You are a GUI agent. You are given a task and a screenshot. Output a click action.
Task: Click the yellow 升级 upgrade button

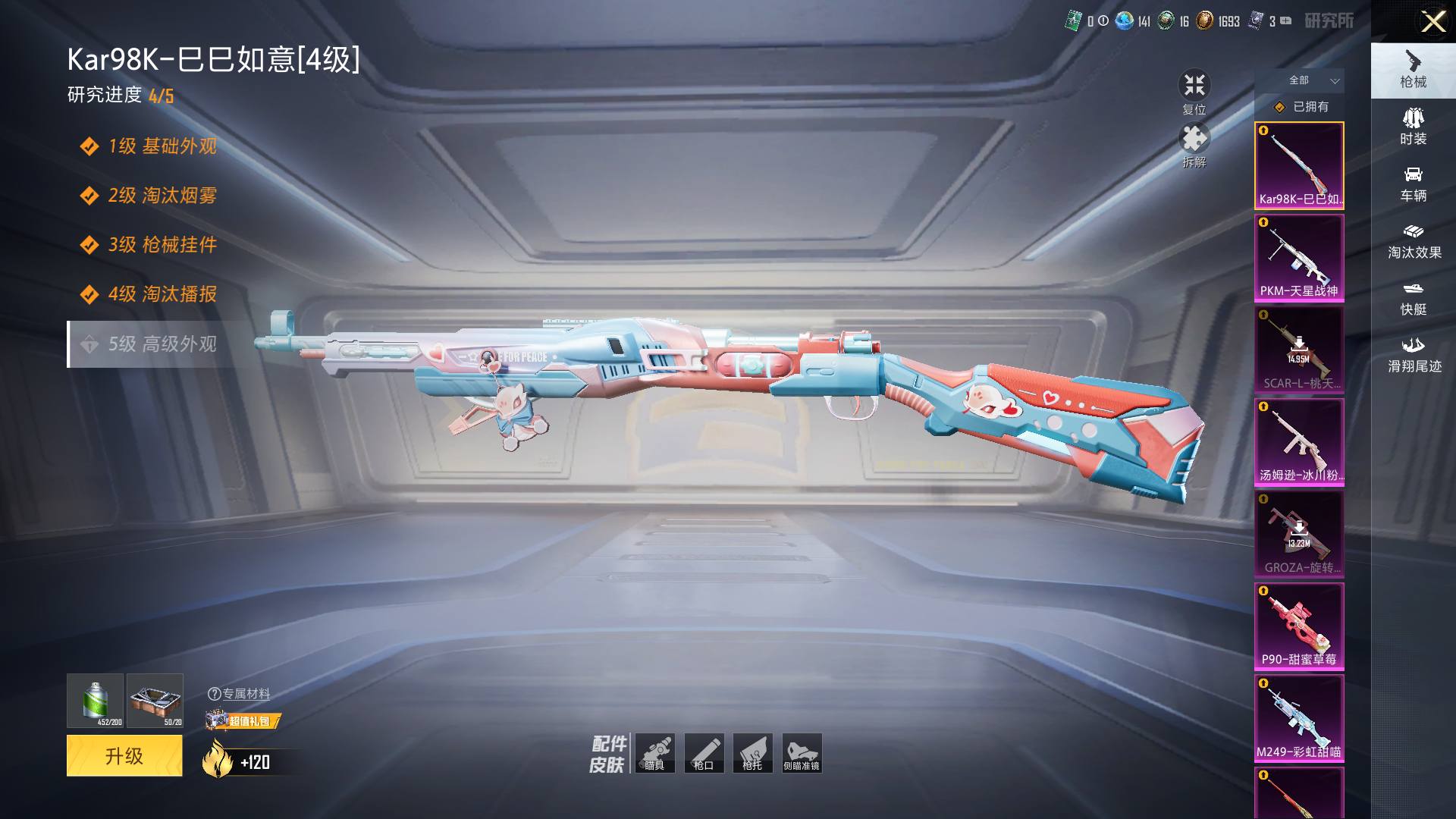click(124, 755)
